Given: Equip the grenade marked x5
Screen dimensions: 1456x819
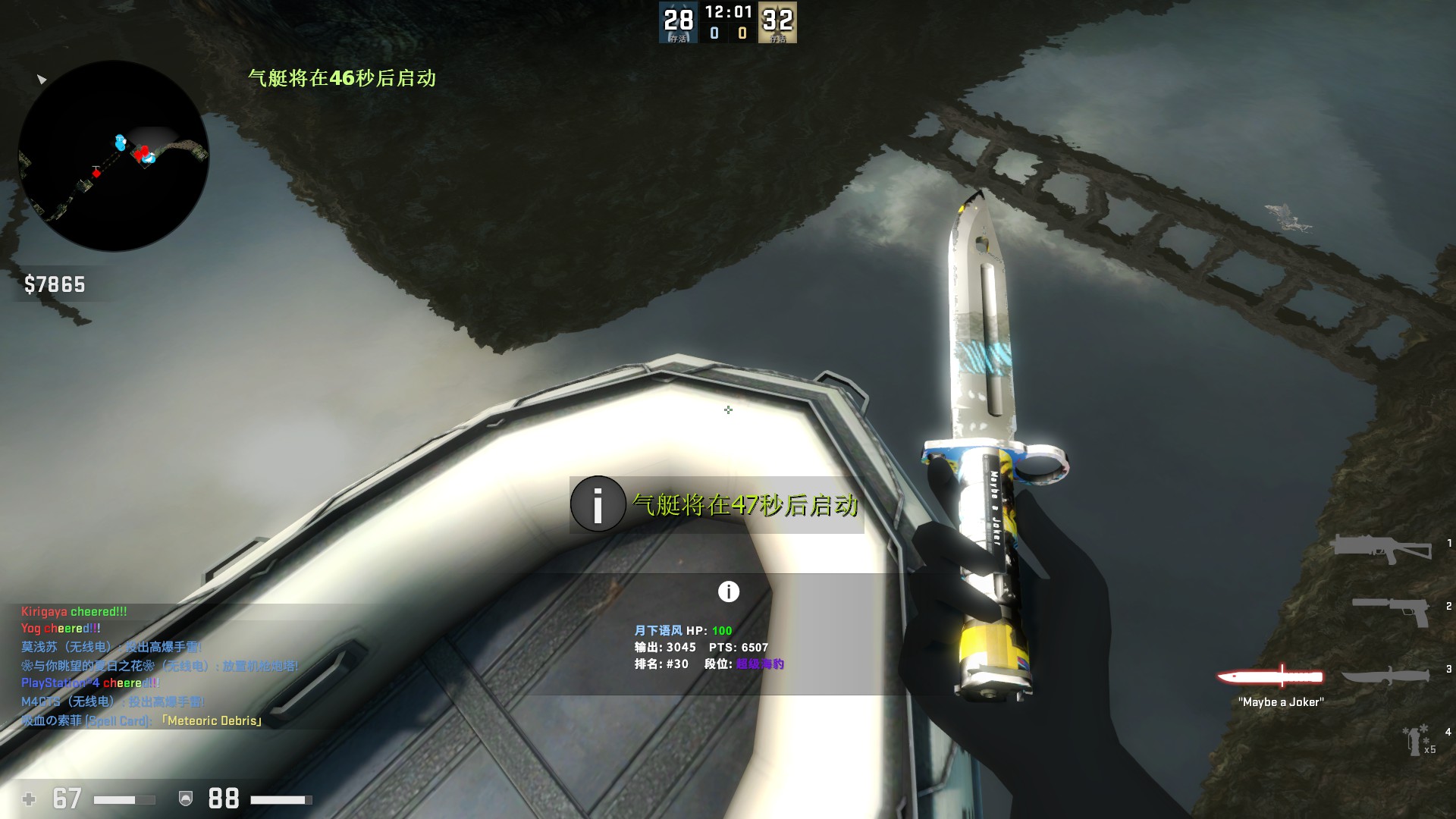Looking at the screenshot, I should pos(1414,741).
